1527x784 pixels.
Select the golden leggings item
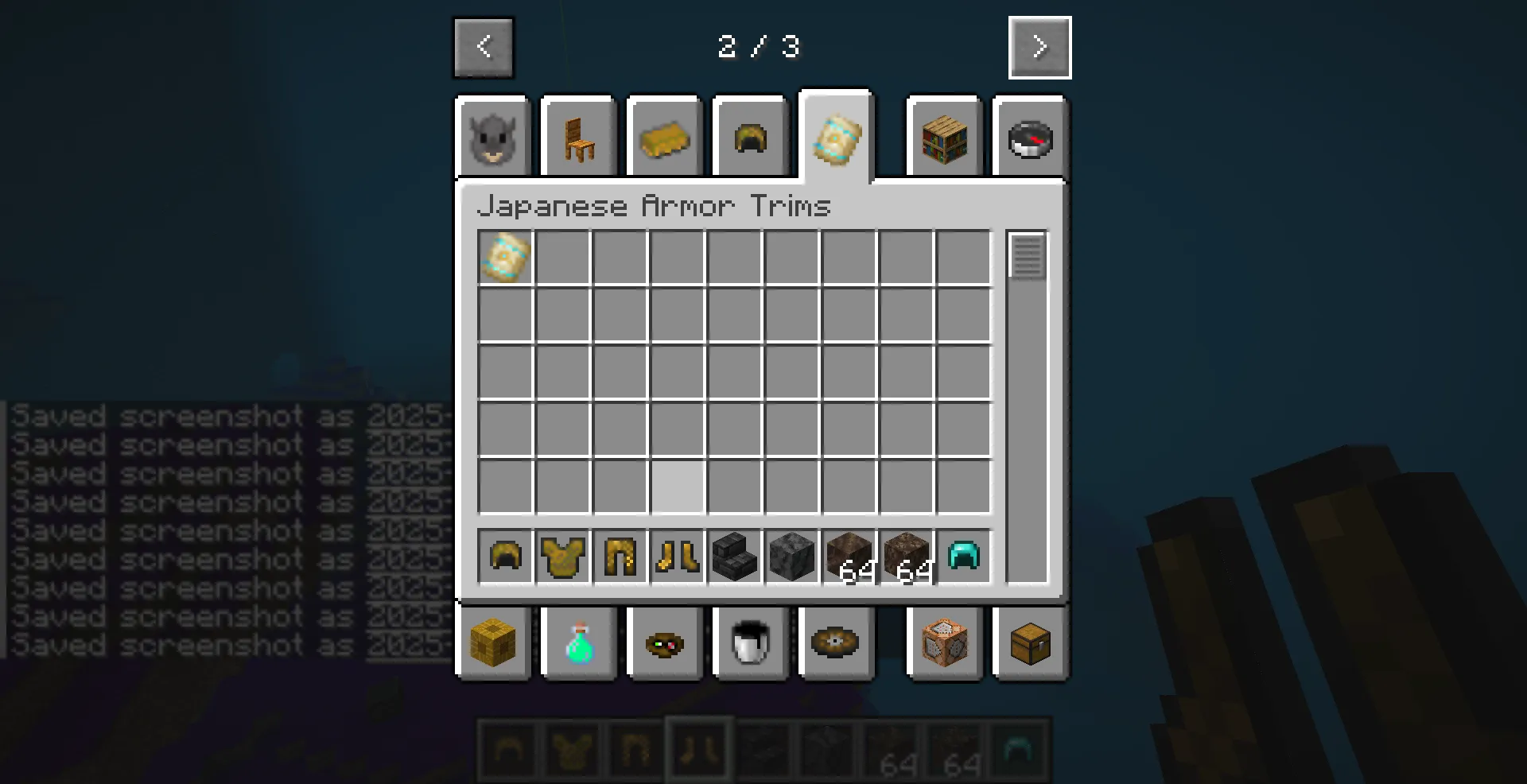tap(620, 557)
